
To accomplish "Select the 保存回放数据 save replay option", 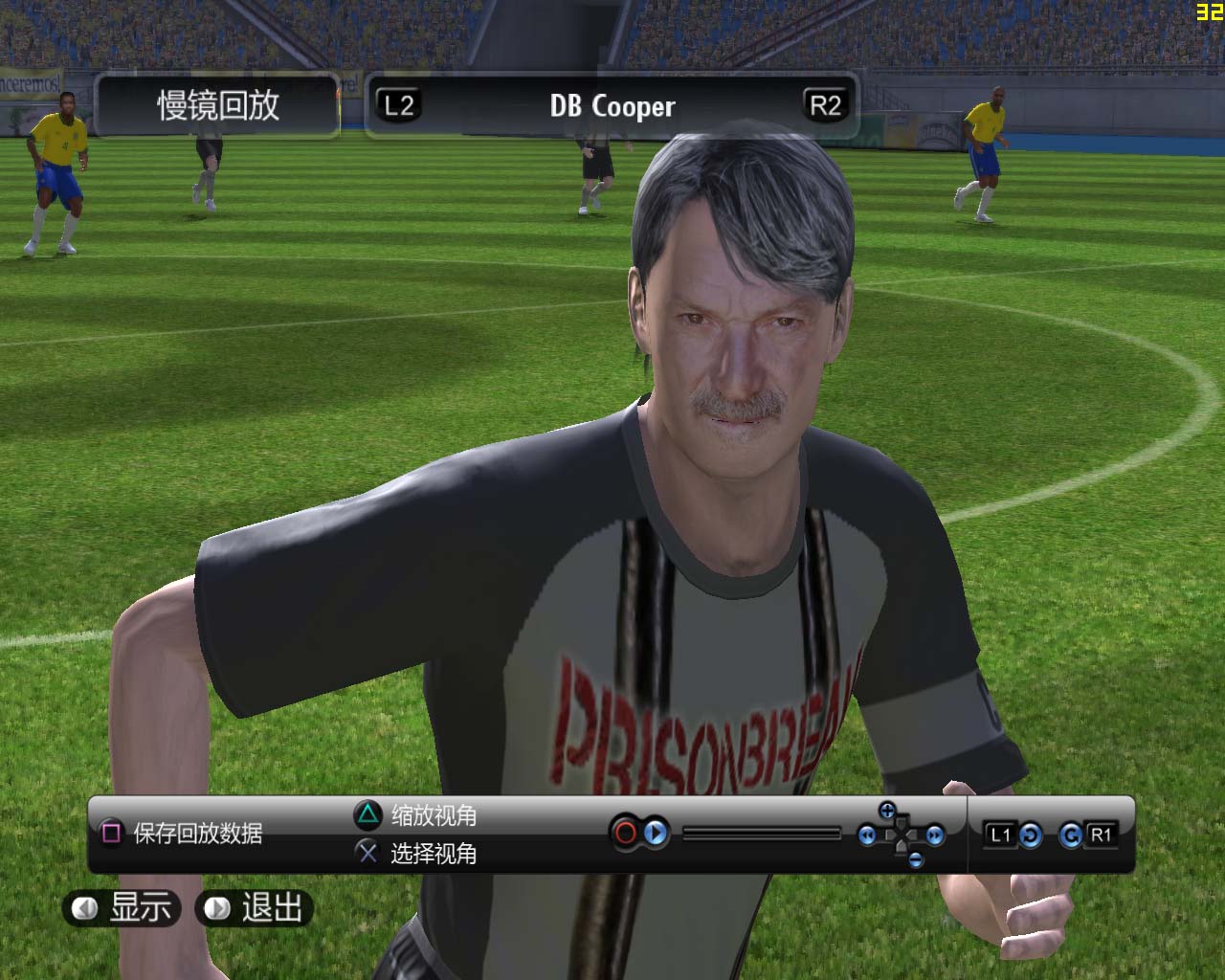I will point(182,834).
